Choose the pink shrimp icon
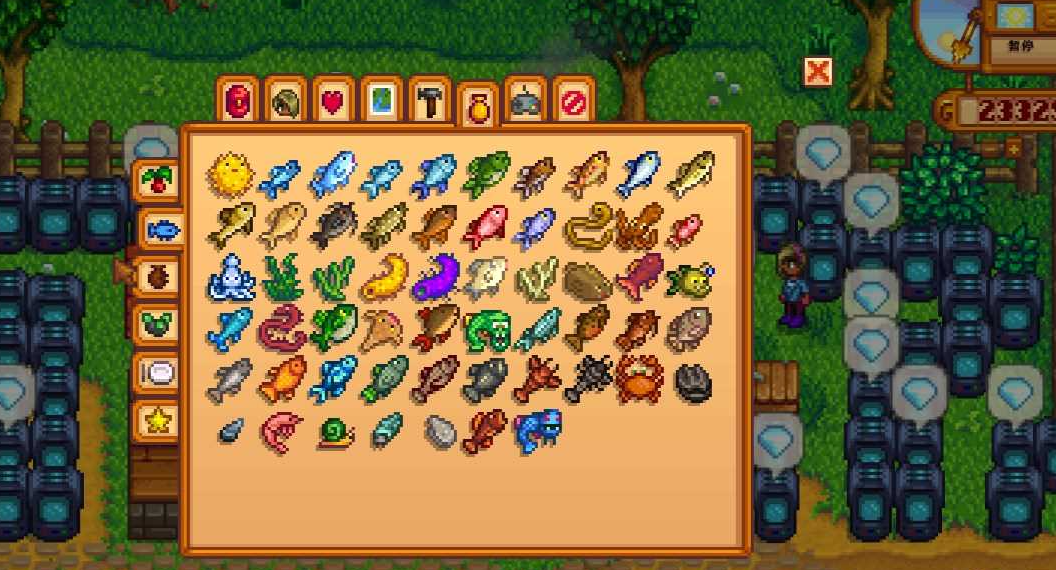 (282, 431)
